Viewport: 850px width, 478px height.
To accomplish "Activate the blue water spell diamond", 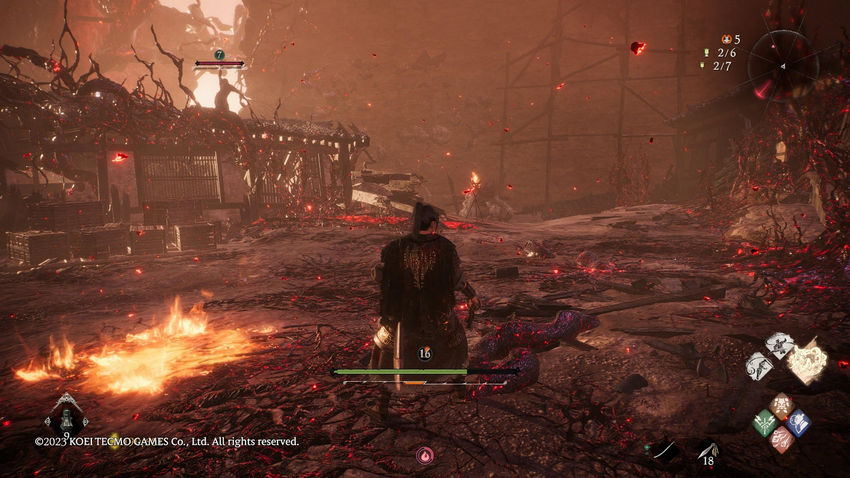I will 798,422.
